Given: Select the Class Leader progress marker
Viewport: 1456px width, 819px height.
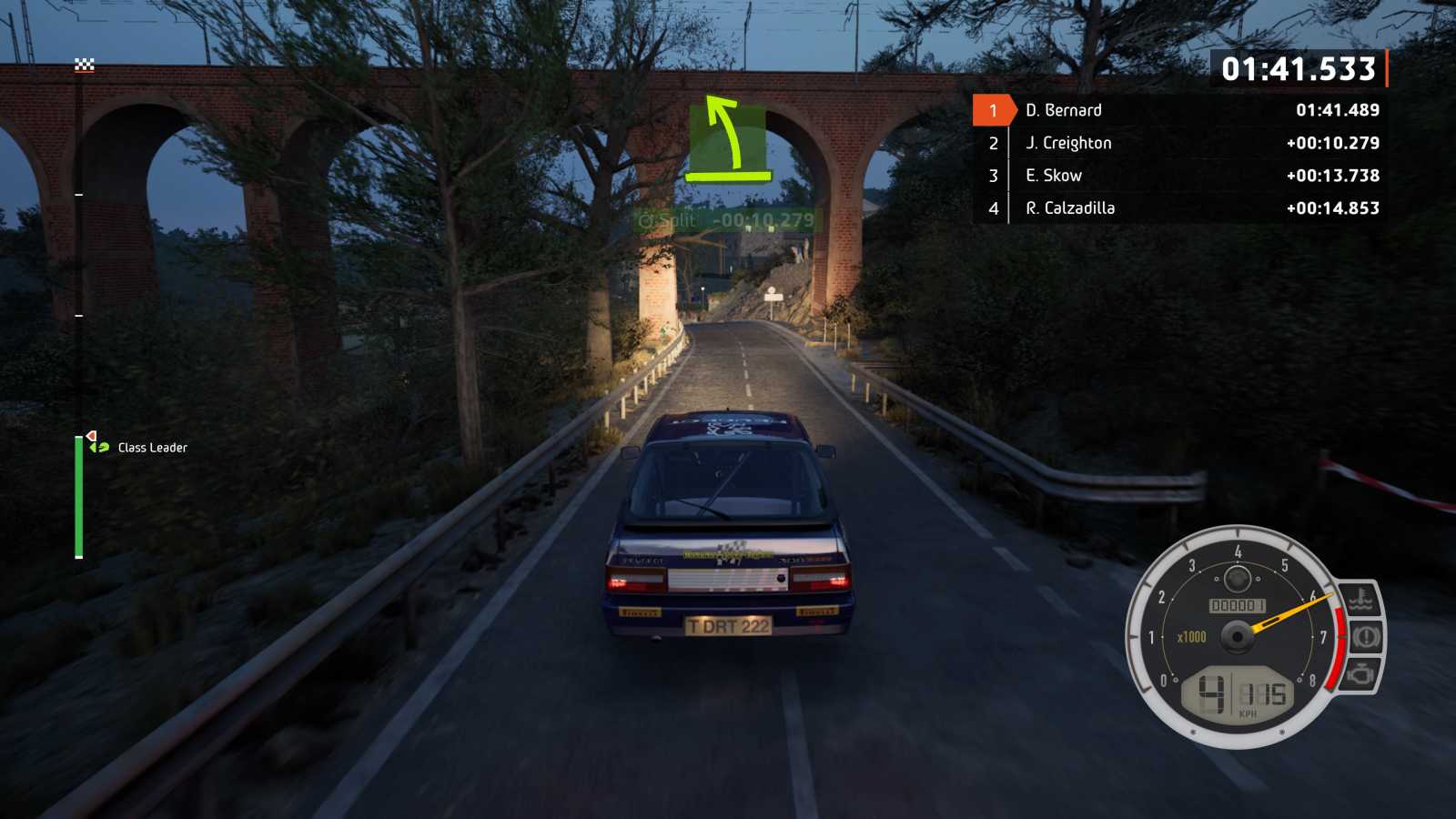Looking at the screenshot, I should [x=98, y=445].
